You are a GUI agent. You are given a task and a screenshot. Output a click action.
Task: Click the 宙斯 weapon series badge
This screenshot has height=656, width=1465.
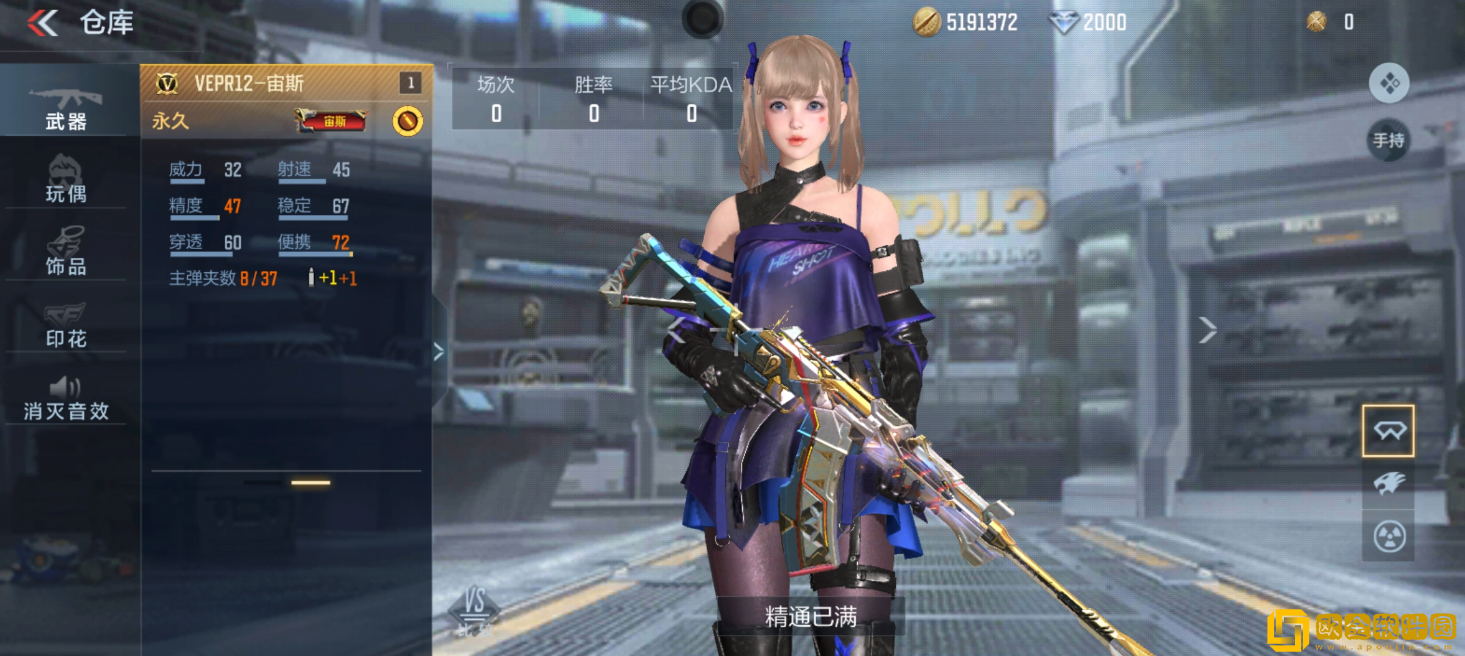[x=331, y=121]
